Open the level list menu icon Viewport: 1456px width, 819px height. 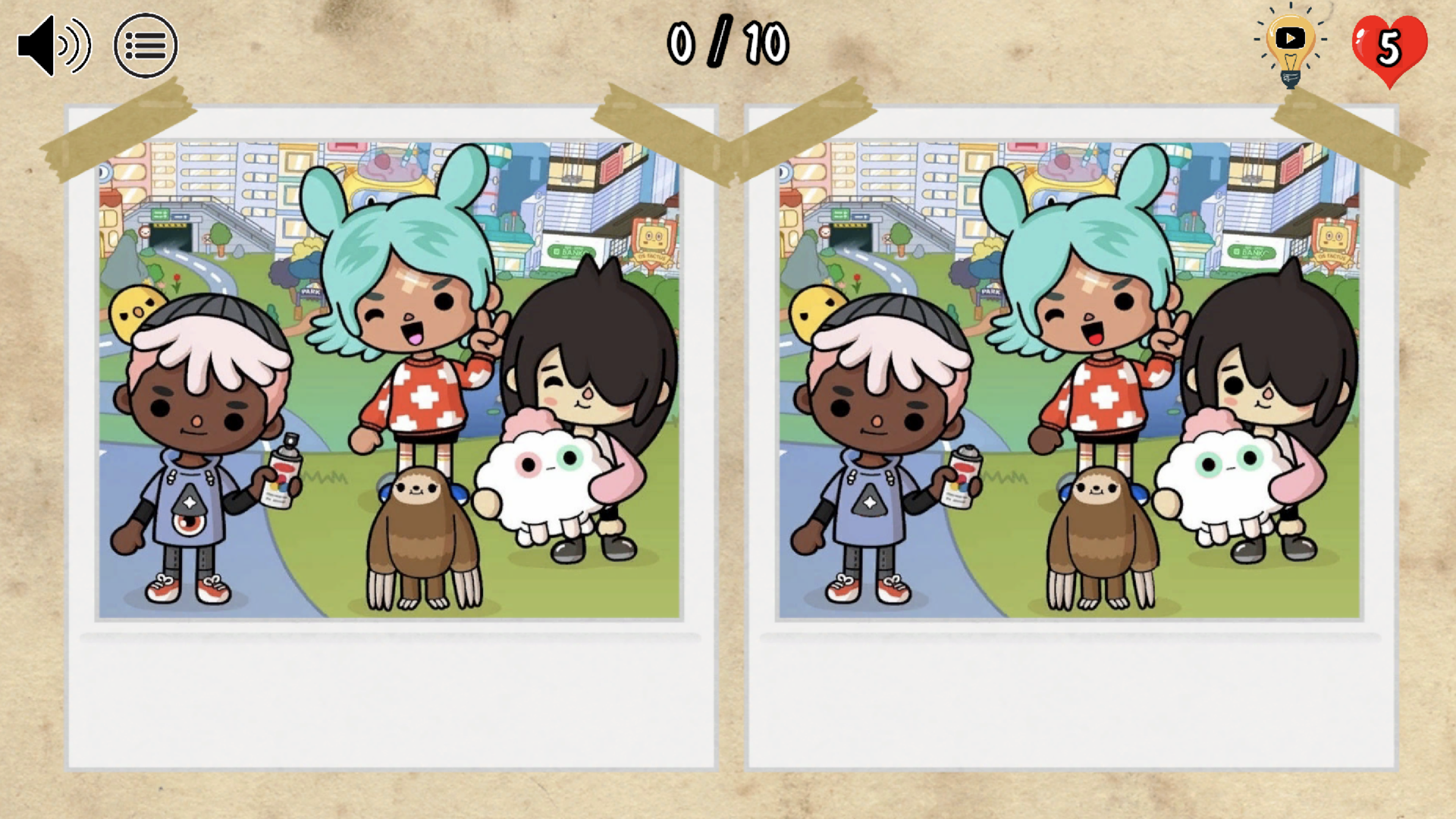pyautogui.click(x=146, y=45)
